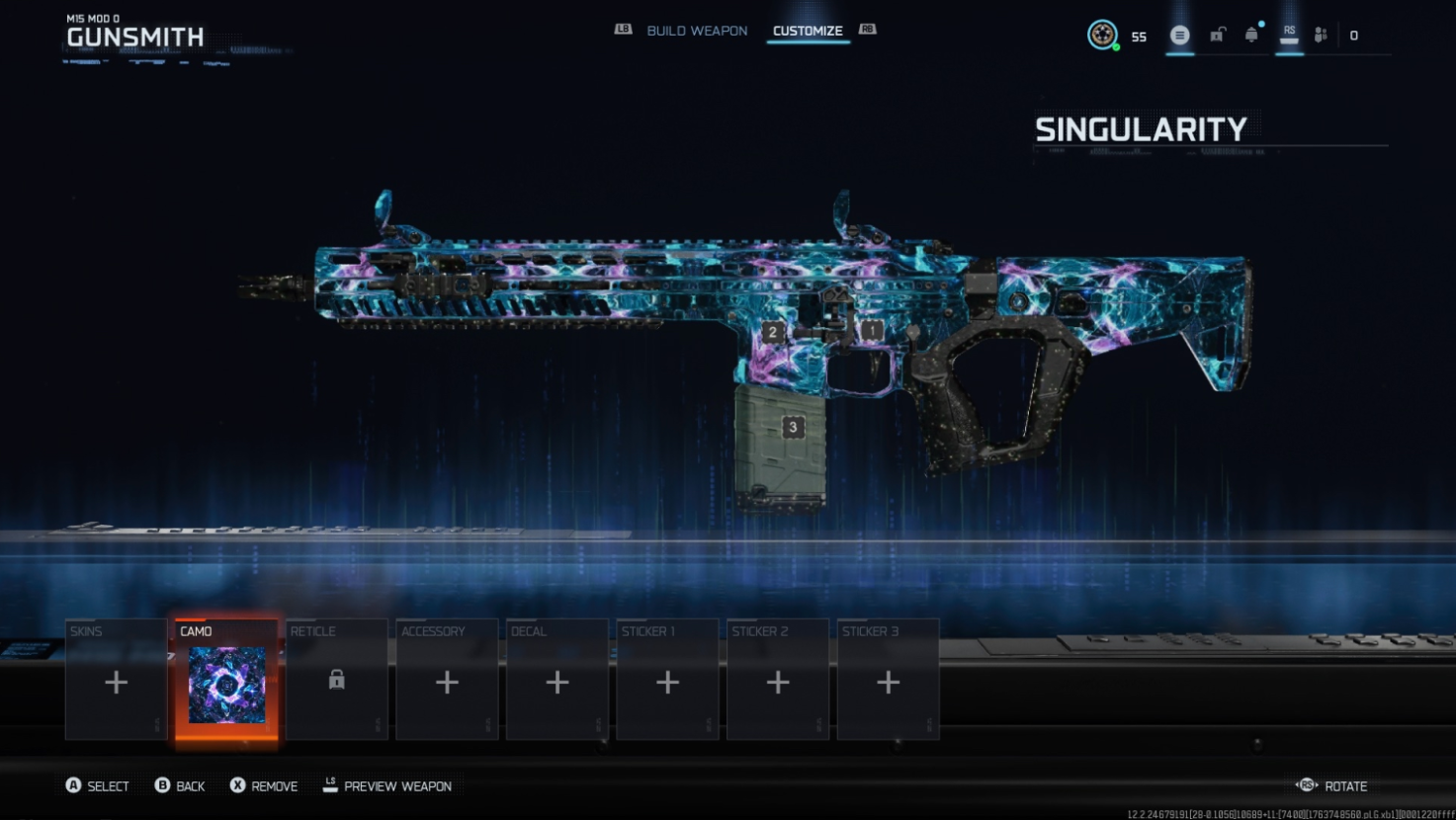Click the player rank emblem icon
The image size is (1456, 820).
click(x=1102, y=35)
